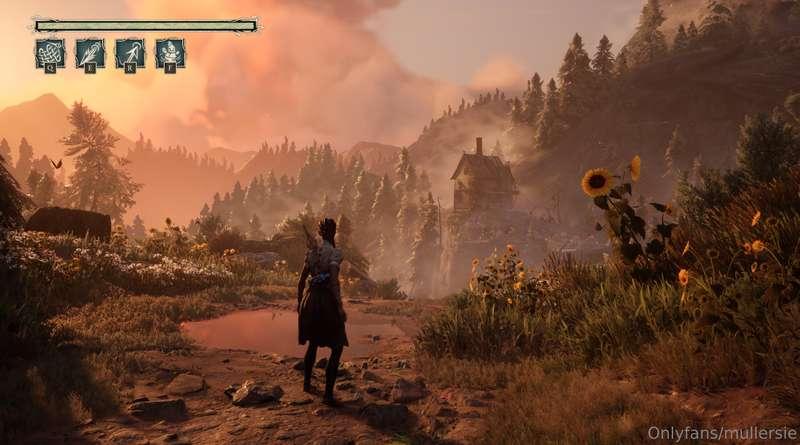Select the potion flask ability icon
Screen dimensions: 800x445
pos(170,53)
